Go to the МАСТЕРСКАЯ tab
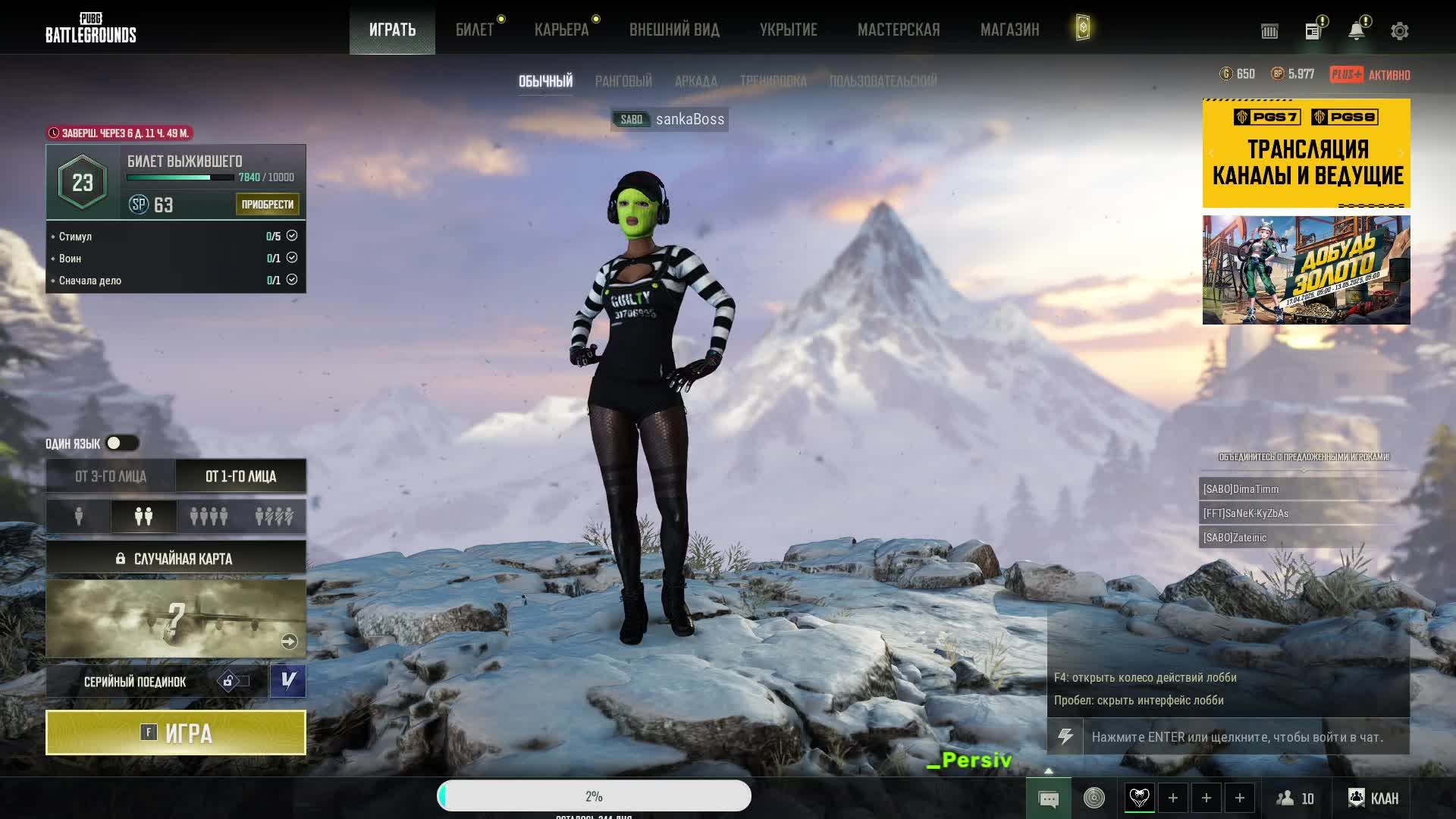The image size is (1456, 819). (899, 30)
